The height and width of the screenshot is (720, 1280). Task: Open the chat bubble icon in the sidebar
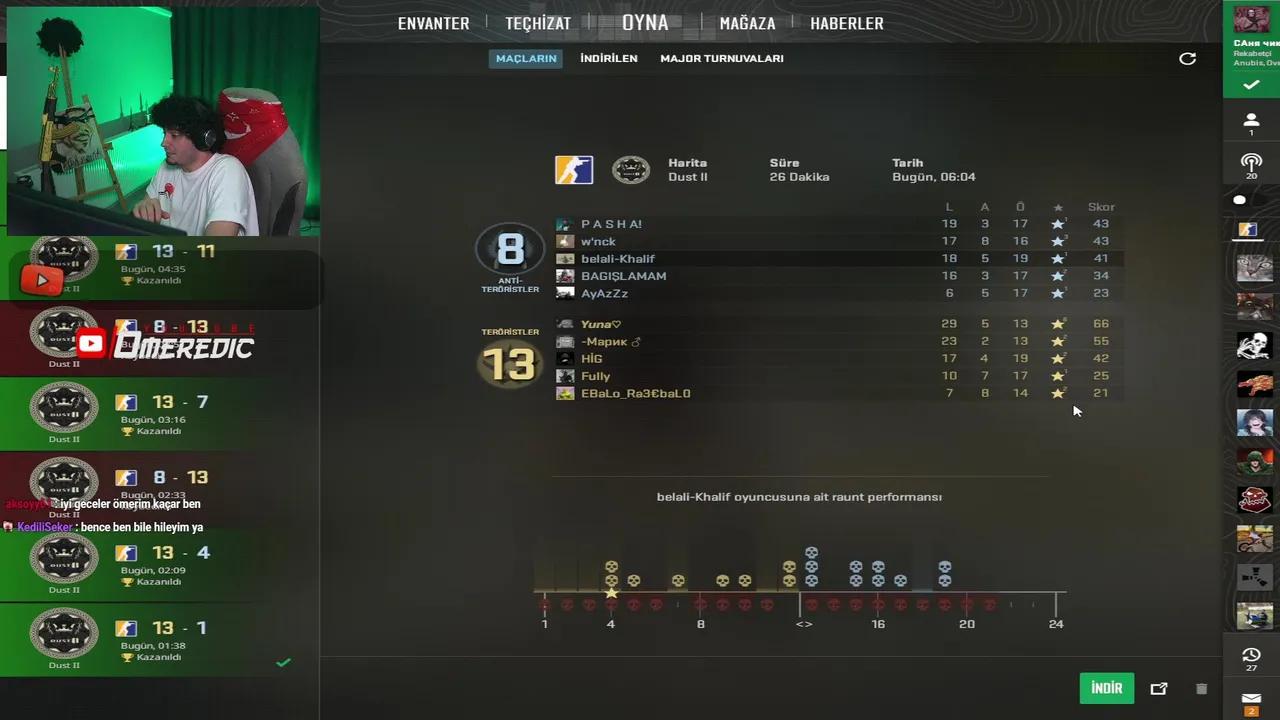[x=1240, y=200]
